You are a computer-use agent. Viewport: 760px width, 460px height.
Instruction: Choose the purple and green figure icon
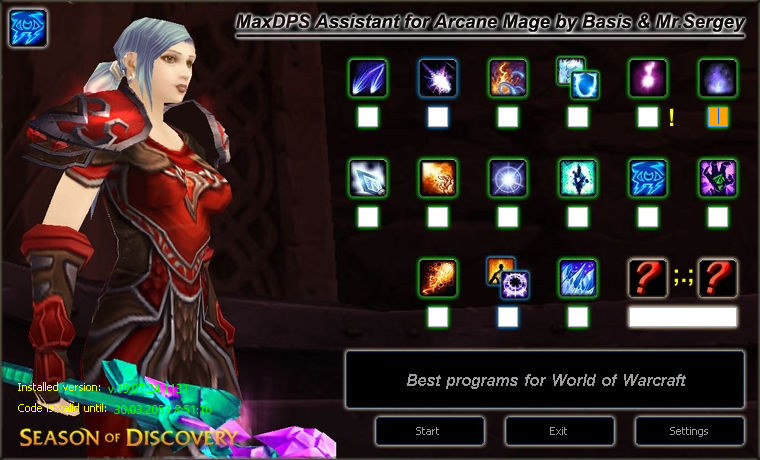pyautogui.click(x=718, y=178)
